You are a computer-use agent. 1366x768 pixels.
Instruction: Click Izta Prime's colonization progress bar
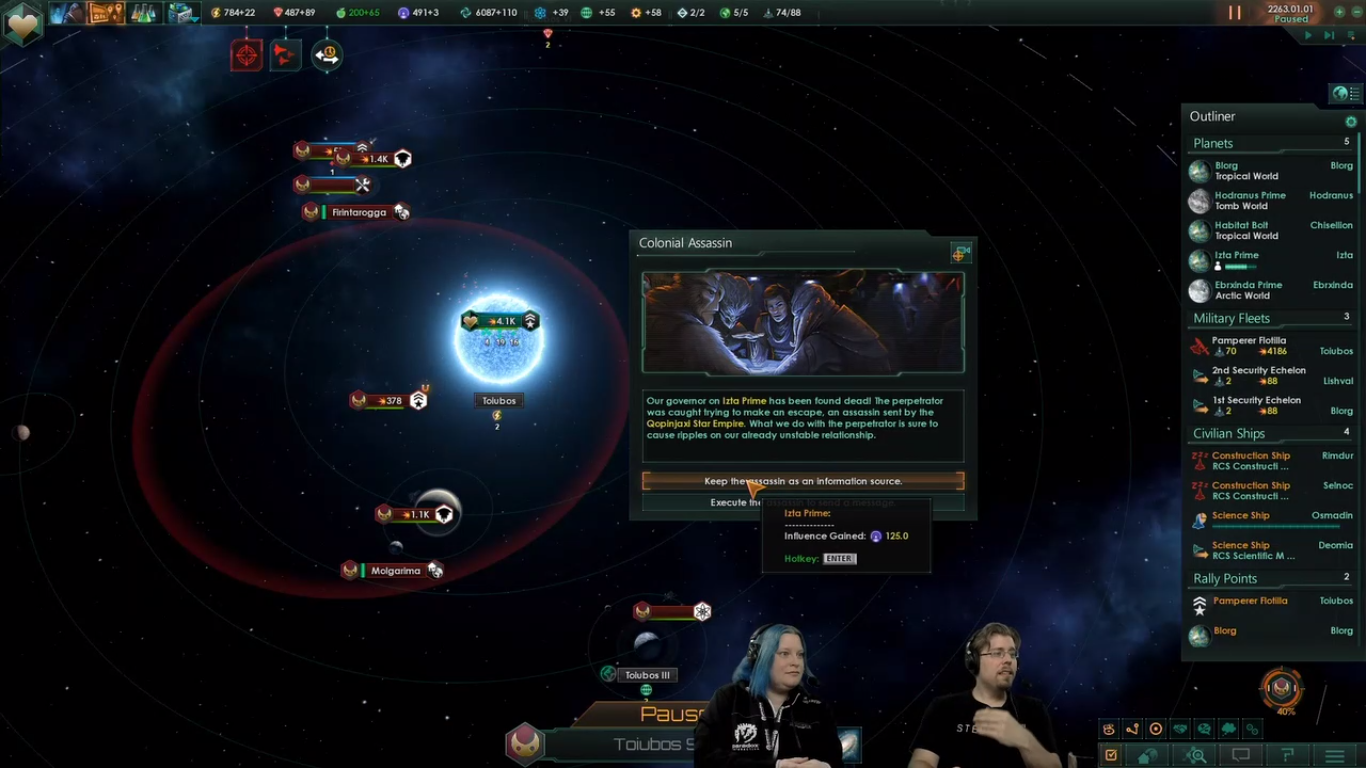[1240, 266]
